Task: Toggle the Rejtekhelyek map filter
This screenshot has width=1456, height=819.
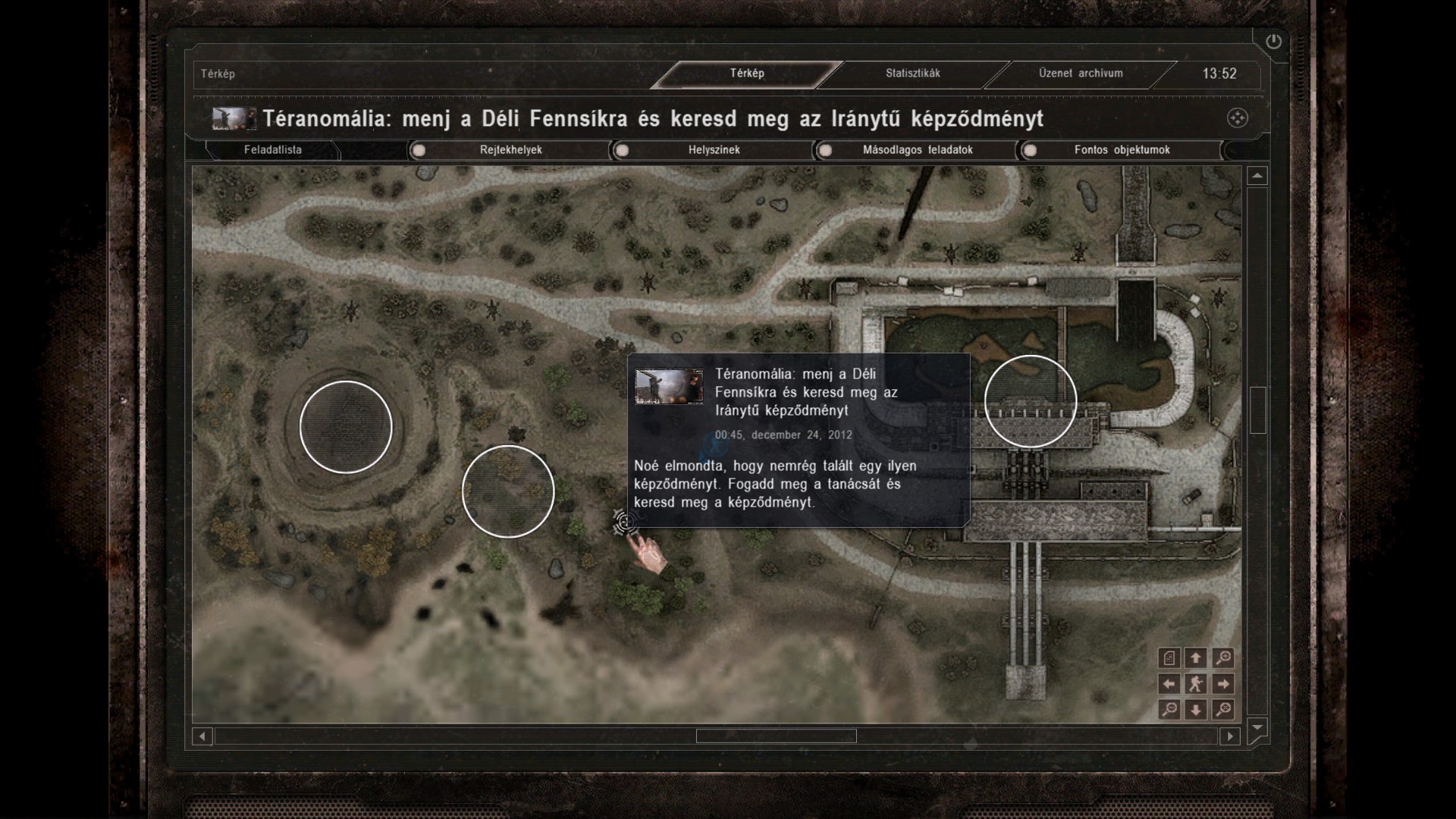Action: point(419,150)
